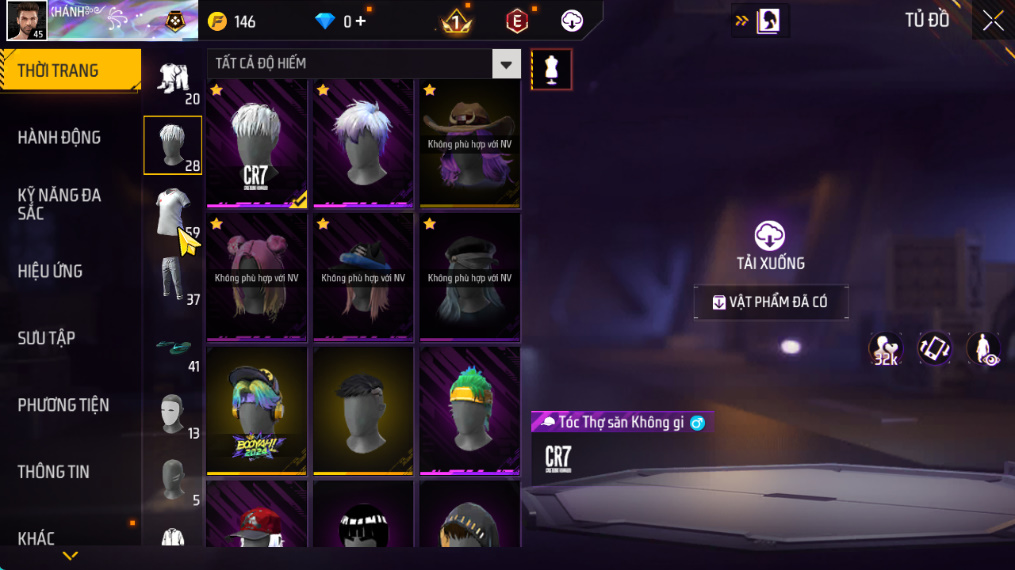The height and width of the screenshot is (570, 1015).
Task: Open the Phương Tiện tab
Action: 63,405
